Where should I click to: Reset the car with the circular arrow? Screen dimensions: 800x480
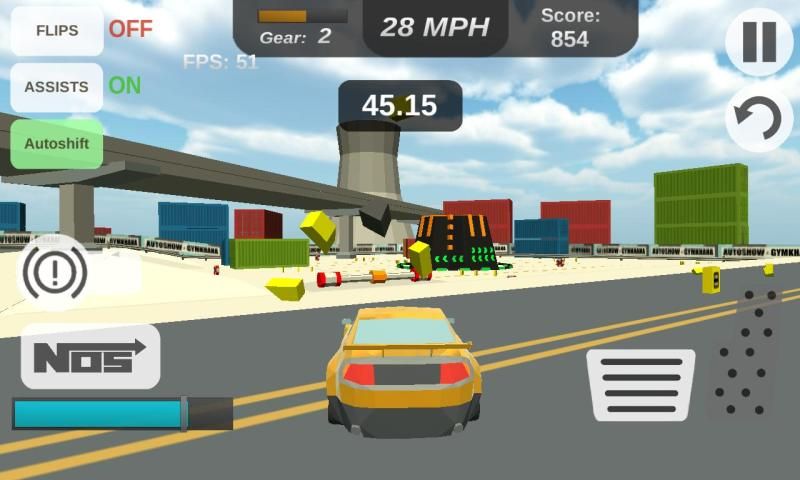pyautogui.click(x=759, y=119)
